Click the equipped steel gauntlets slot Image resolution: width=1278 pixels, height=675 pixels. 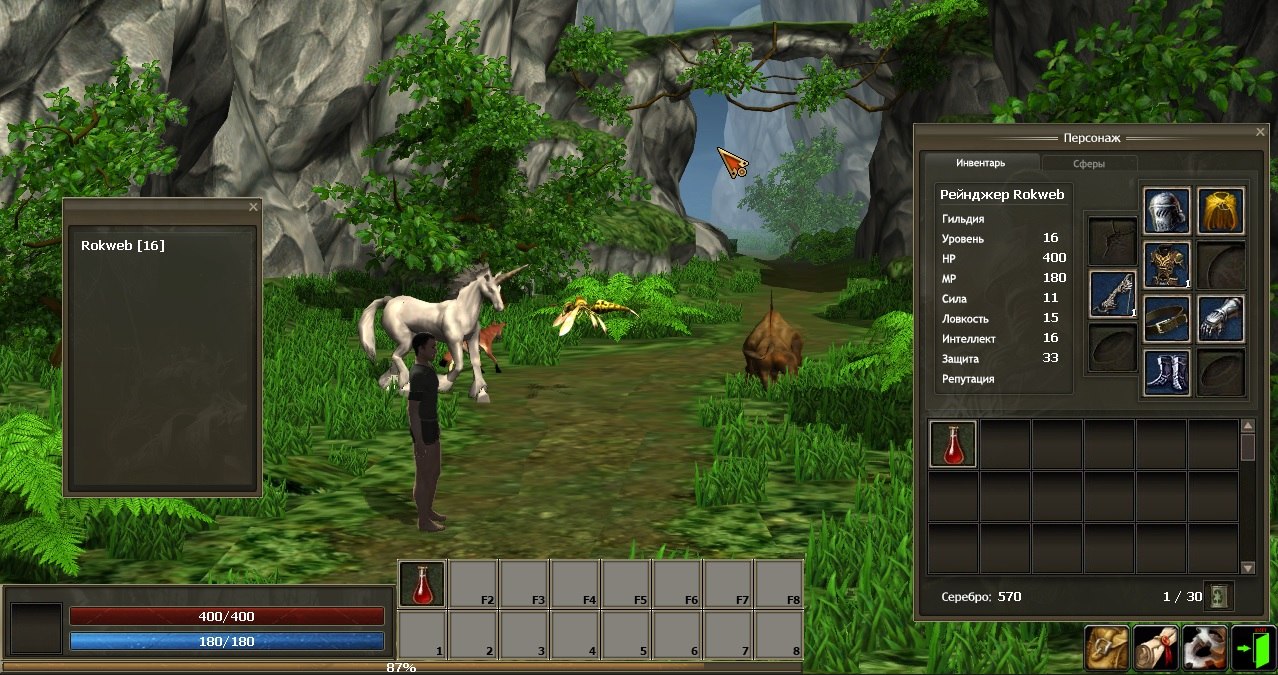coord(1221,319)
